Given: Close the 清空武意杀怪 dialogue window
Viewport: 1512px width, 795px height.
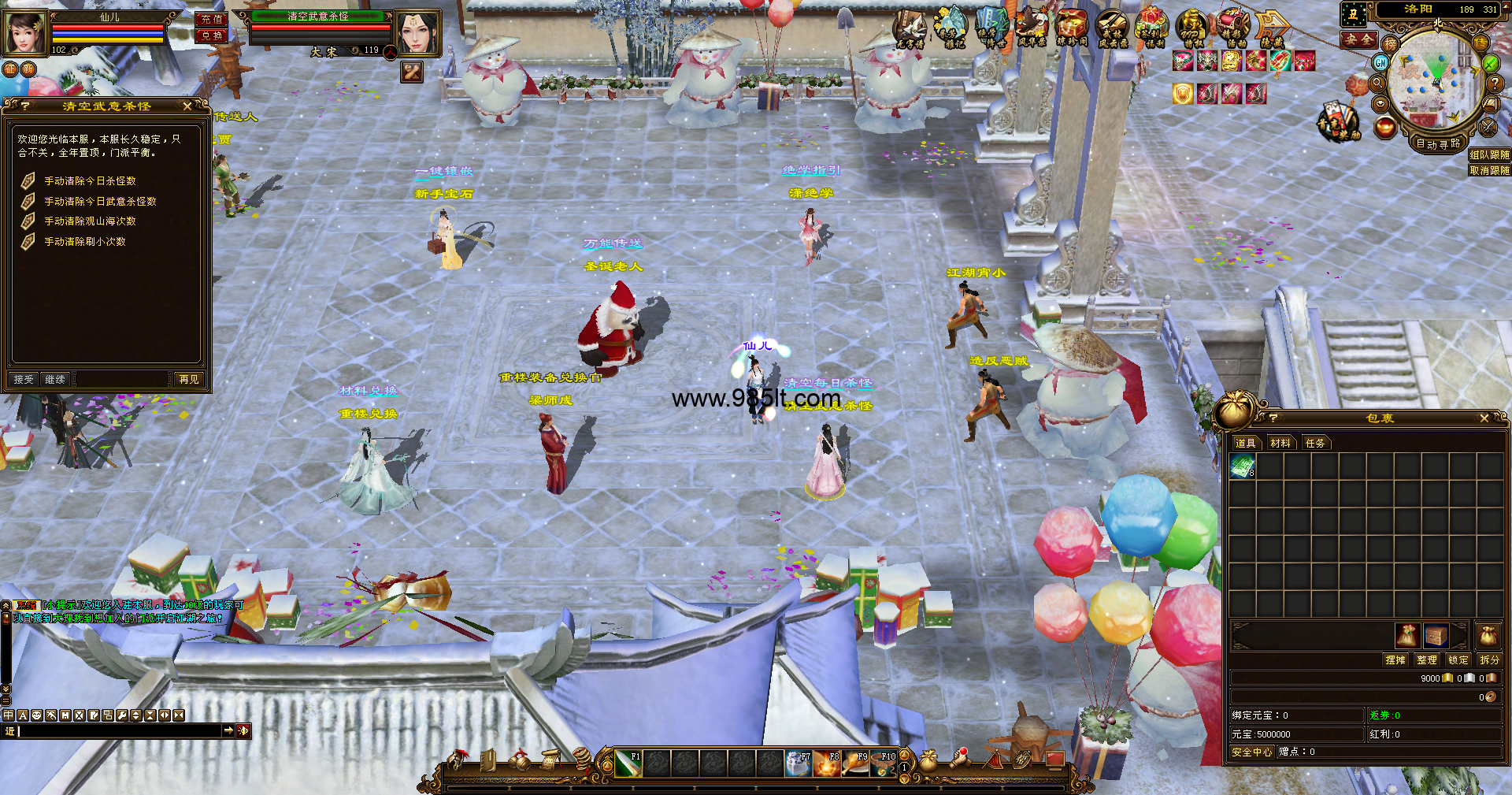Looking at the screenshot, I should 187,106.
